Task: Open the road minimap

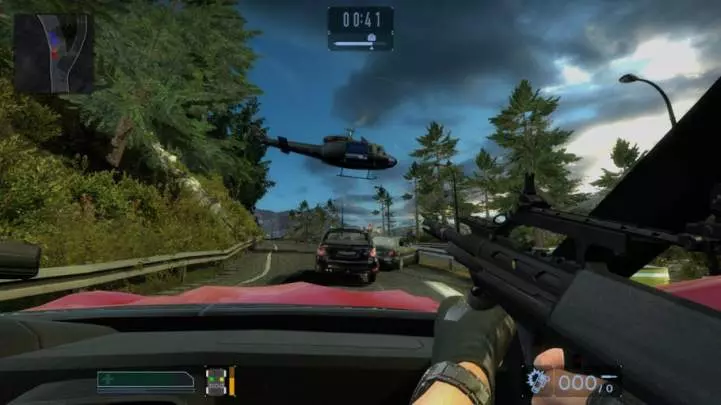Action: point(53,53)
